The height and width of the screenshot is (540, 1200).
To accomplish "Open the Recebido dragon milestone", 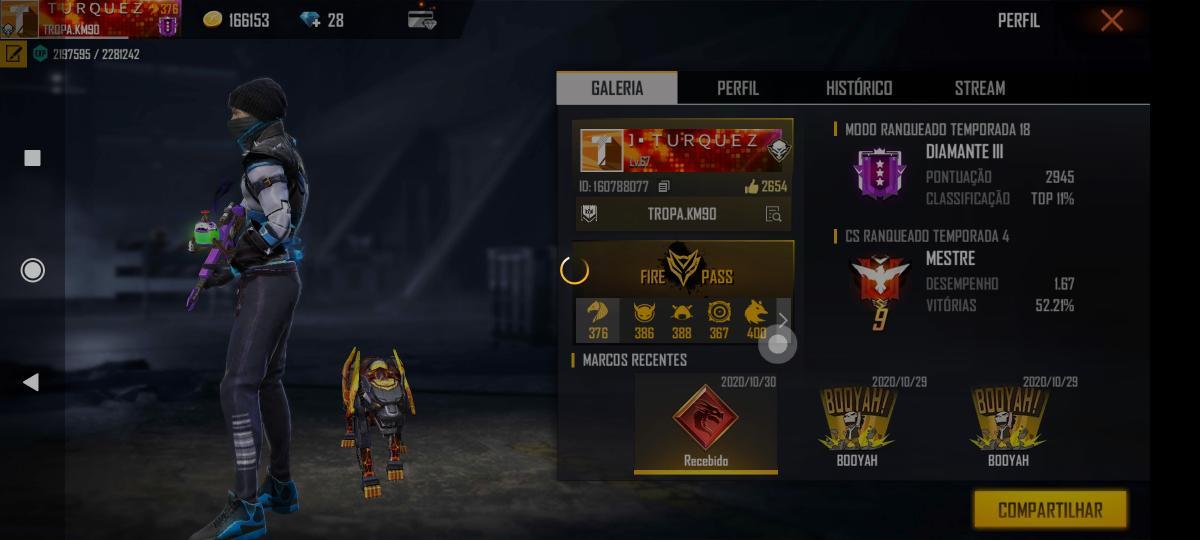I will (706, 423).
